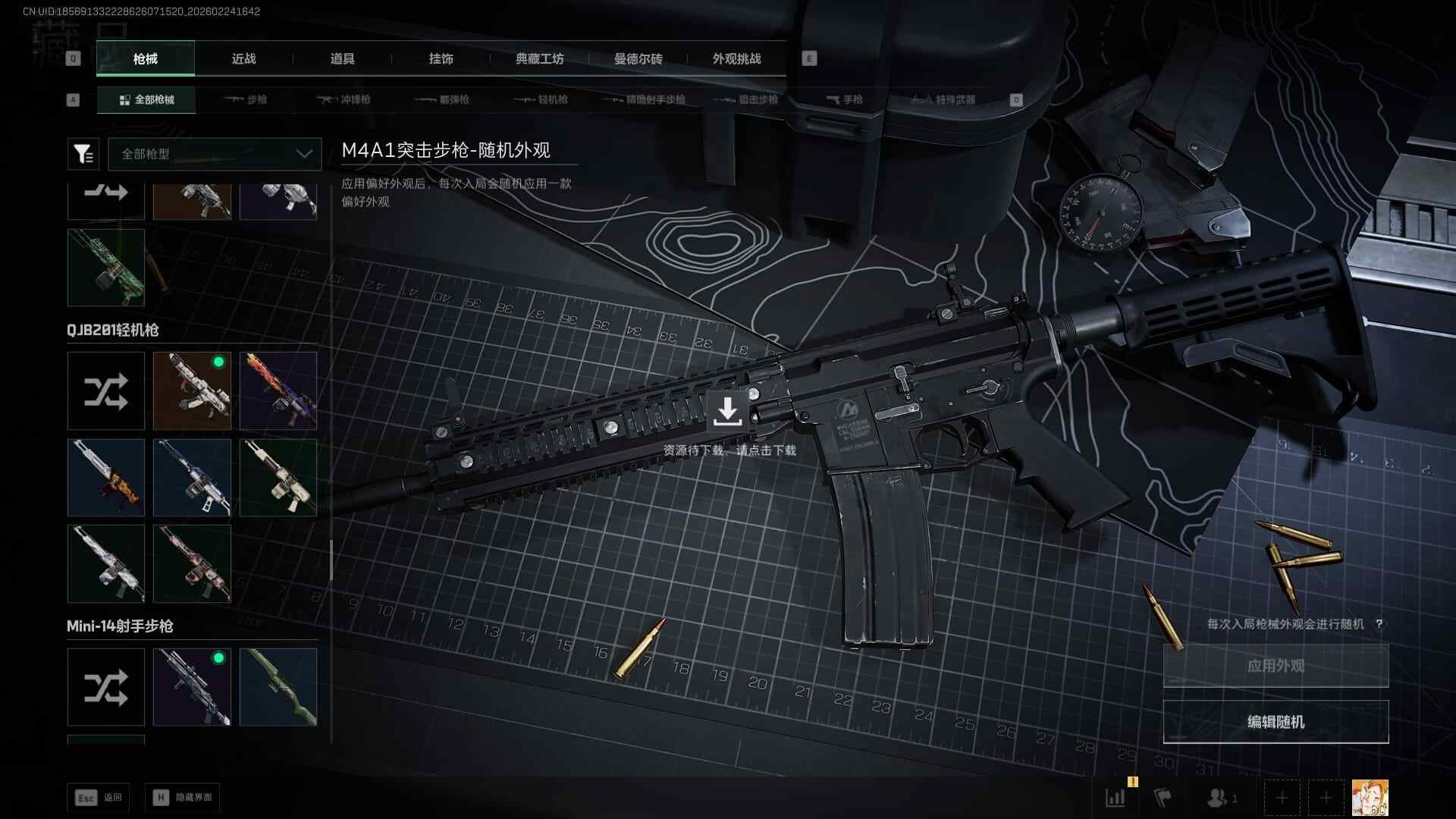Choose the green camo Mini-14 skin

coord(278,687)
